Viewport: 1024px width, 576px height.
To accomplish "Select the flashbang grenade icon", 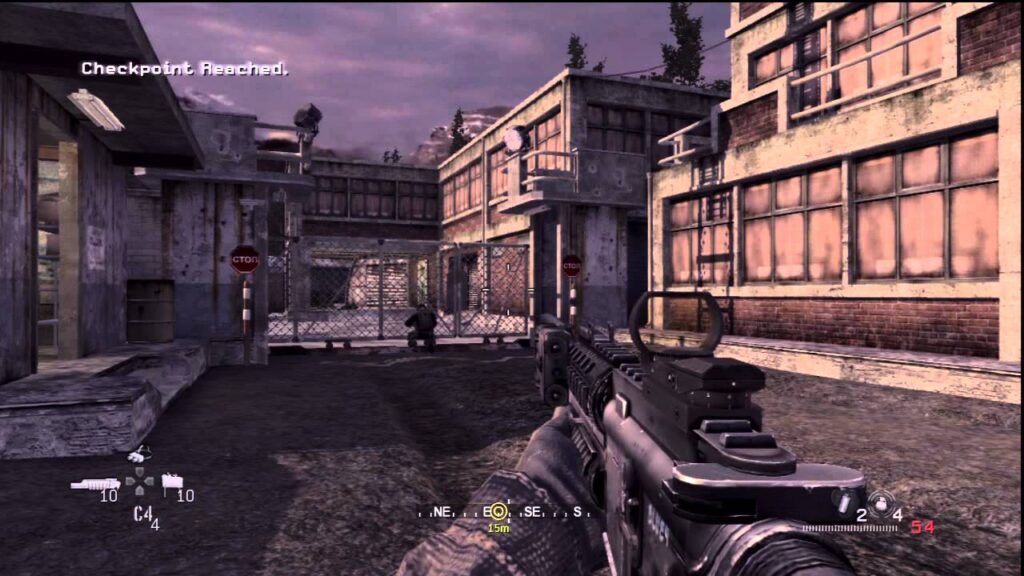I will click(x=845, y=501).
